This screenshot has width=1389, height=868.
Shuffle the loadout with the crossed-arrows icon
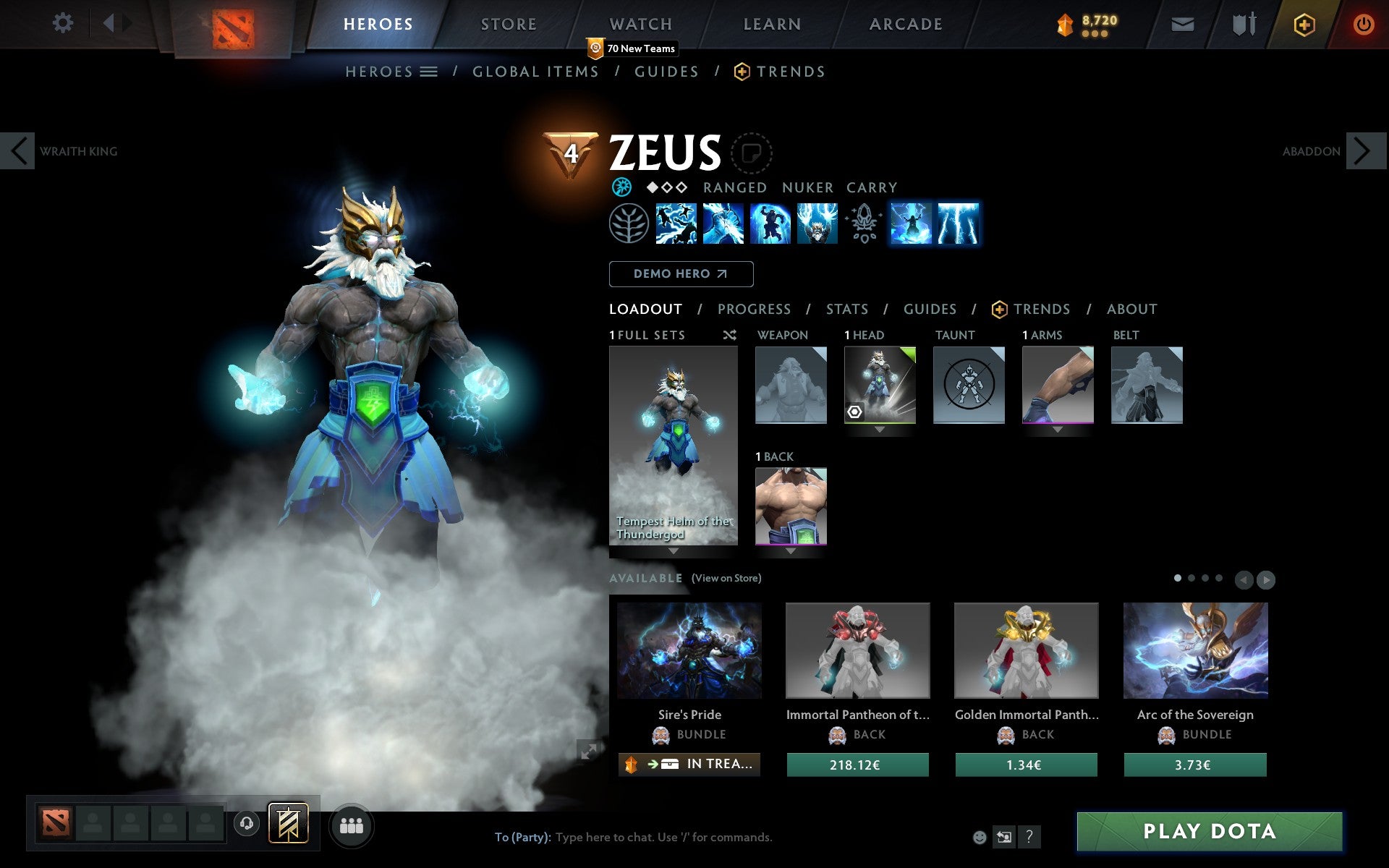pos(729,335)
